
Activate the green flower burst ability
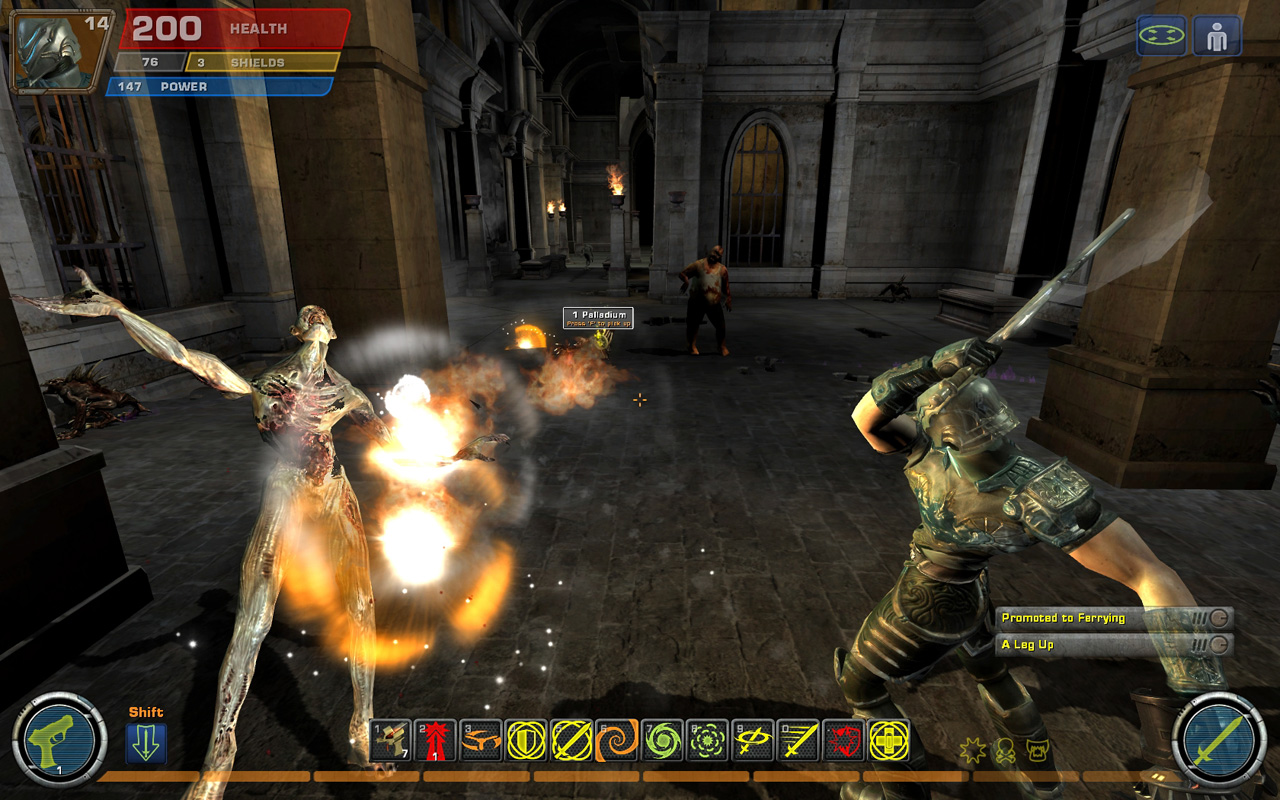point(708,741)
